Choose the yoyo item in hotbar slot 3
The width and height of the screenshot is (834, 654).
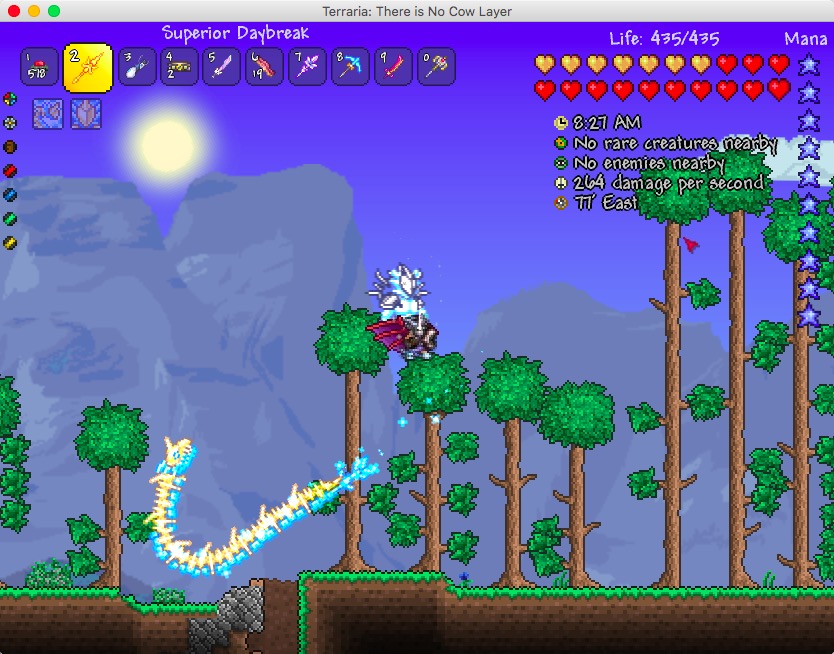point(137,68)
